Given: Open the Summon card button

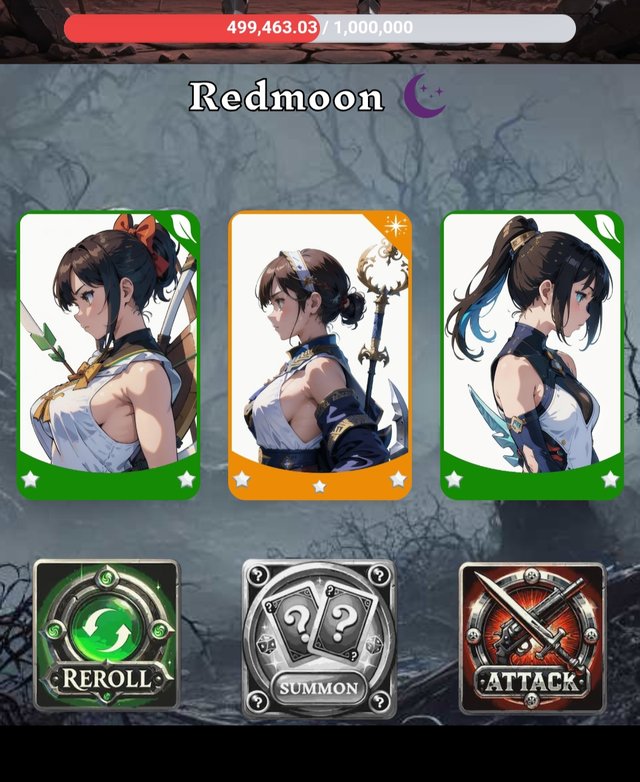Looking at the screenshot, I should click(319, 638).
